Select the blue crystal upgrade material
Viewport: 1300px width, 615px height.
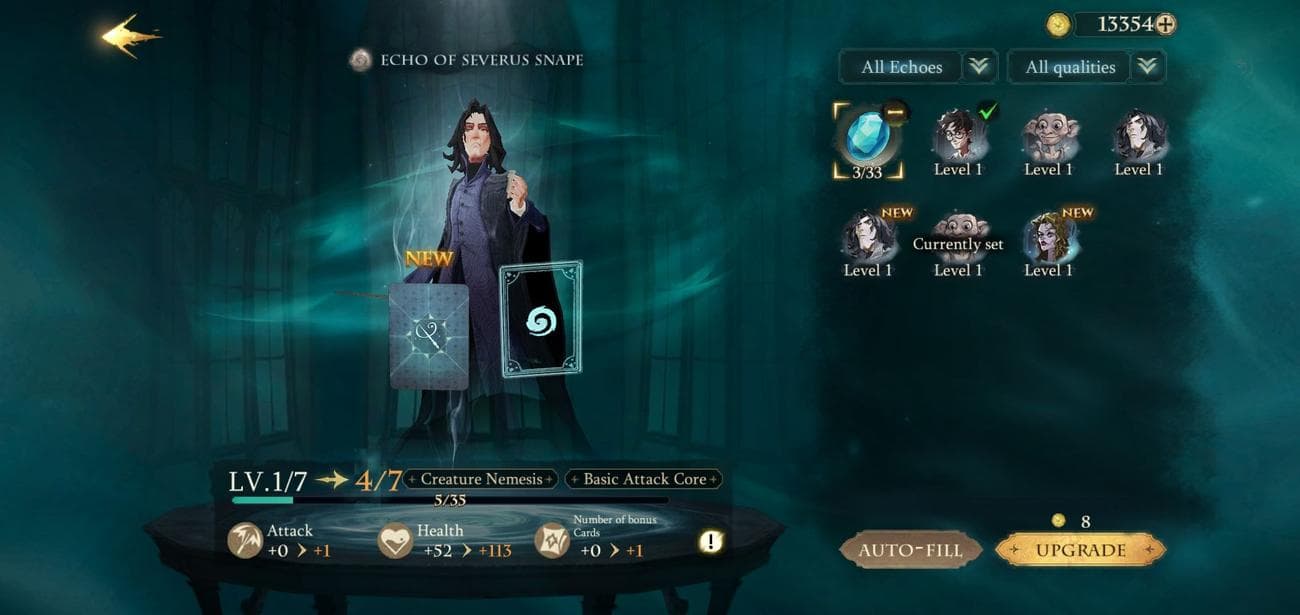866,138
